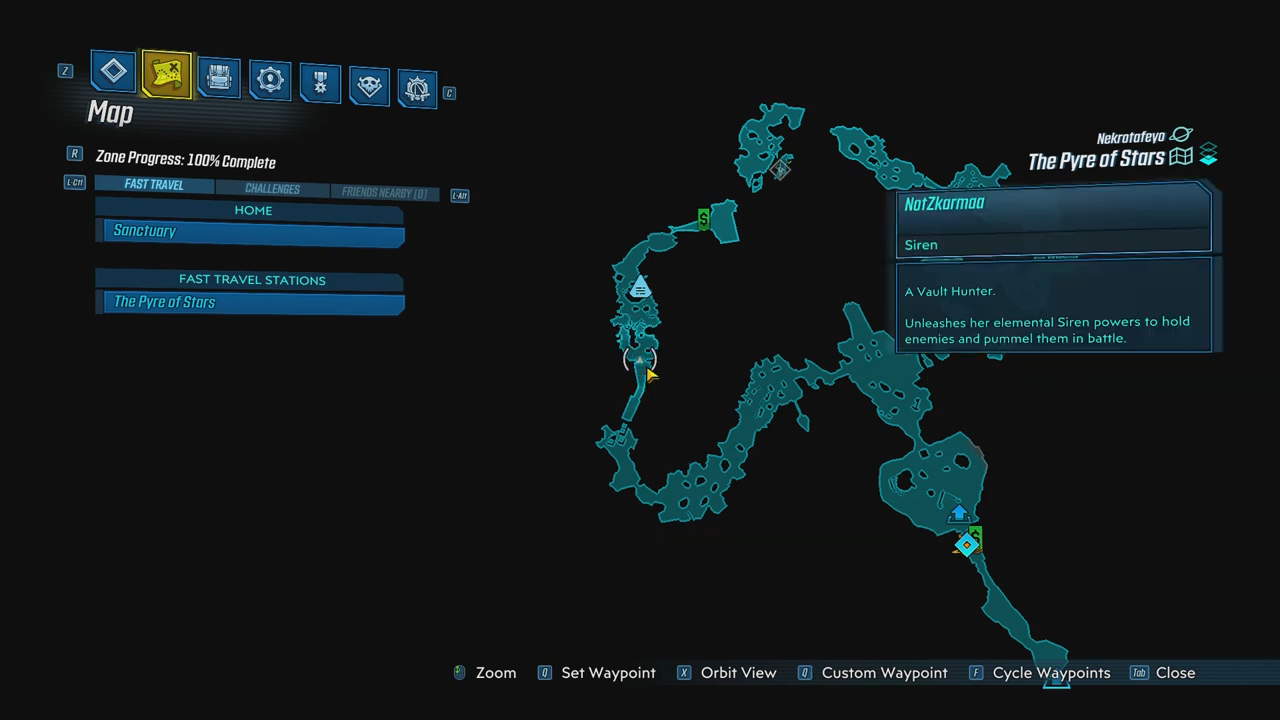Switch to the Skills gear tab
The height and width of the screenshot is (720, 1280).
click(x=270, y=80)
